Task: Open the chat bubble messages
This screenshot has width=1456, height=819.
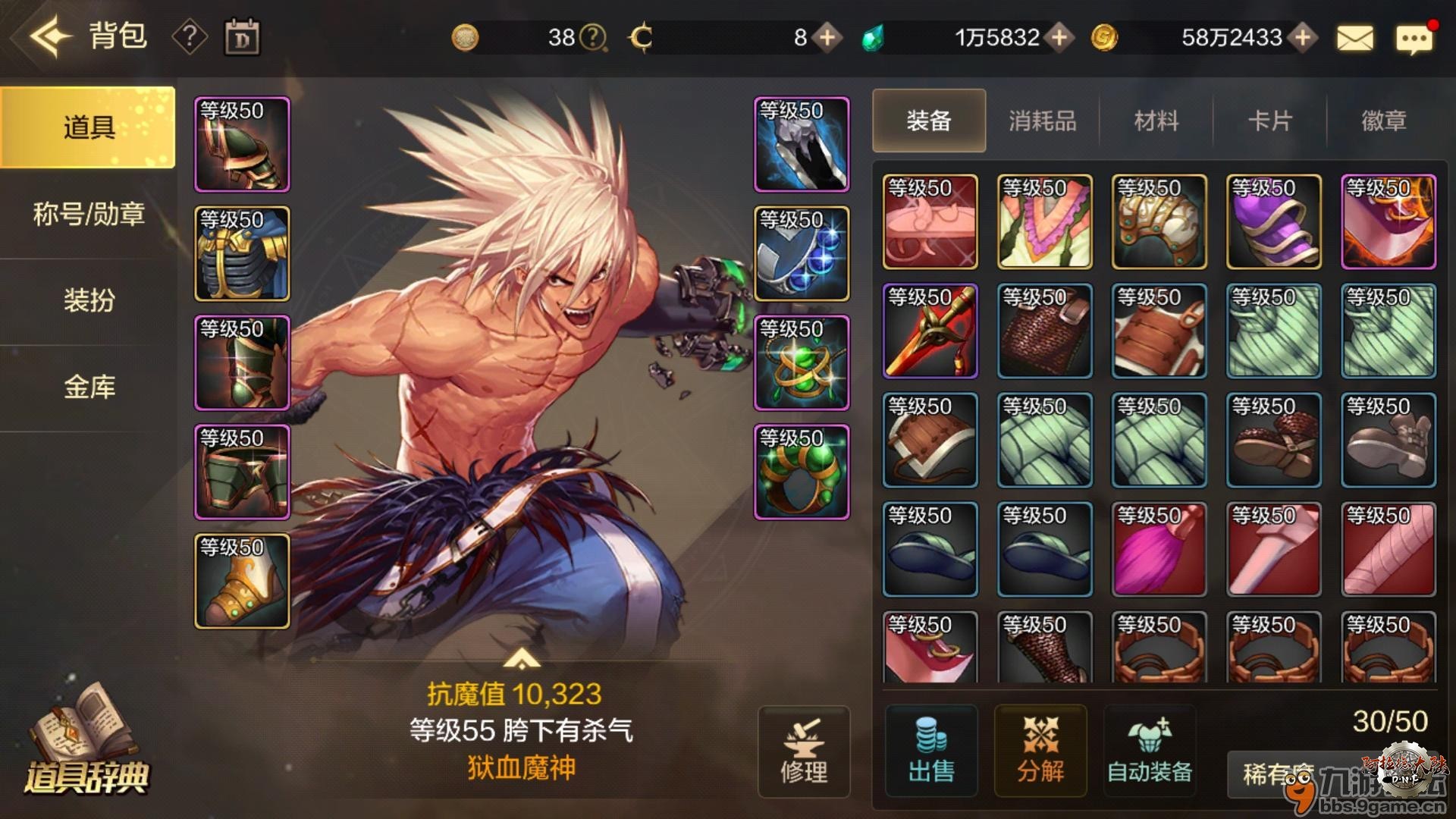Action: [x=1414, y=38]
